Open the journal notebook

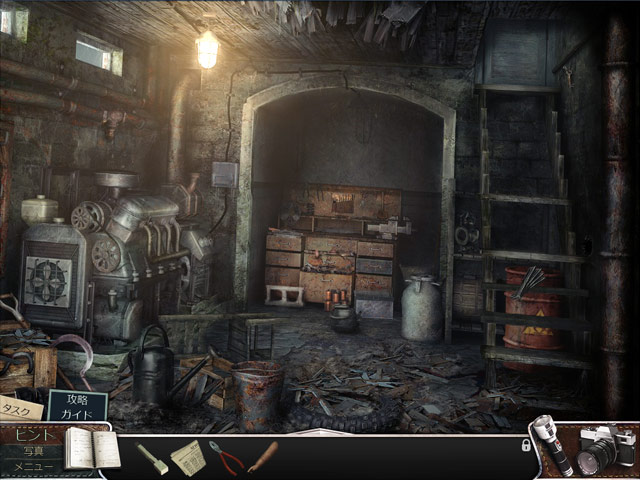click(x=91, y=447)
